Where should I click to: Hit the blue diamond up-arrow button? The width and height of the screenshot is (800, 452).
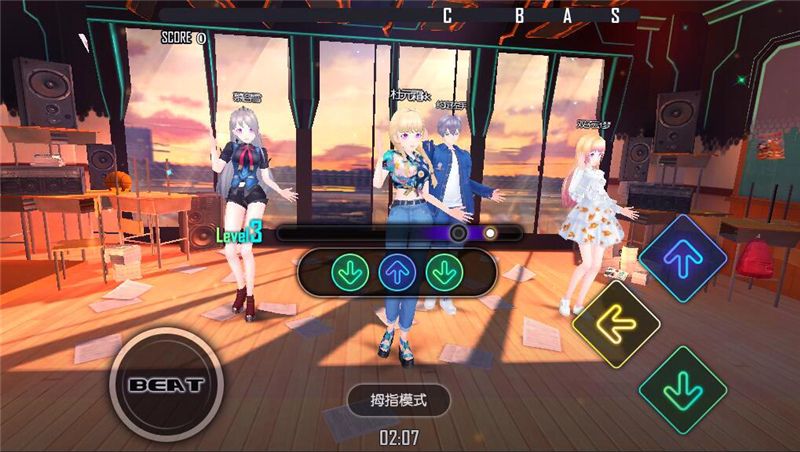coord(684,260)
